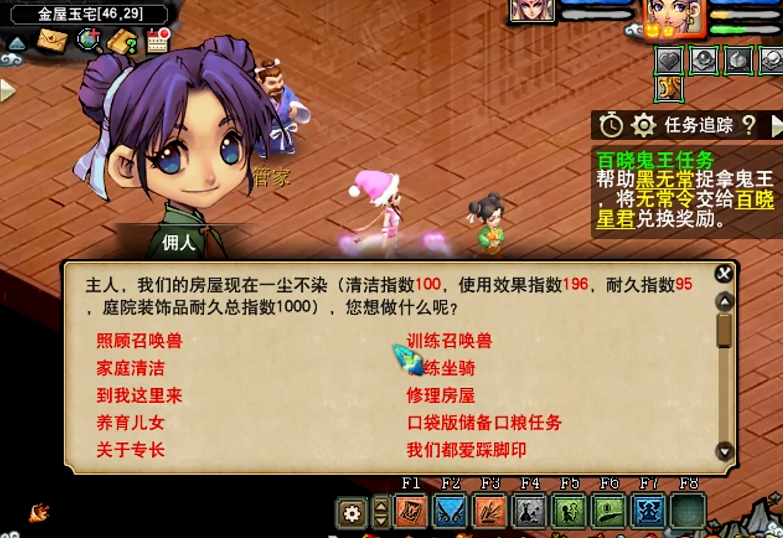This screenshot has width=783, height=538.
Task: Open the calendar events icon
Action: click(x=158, y=40)
